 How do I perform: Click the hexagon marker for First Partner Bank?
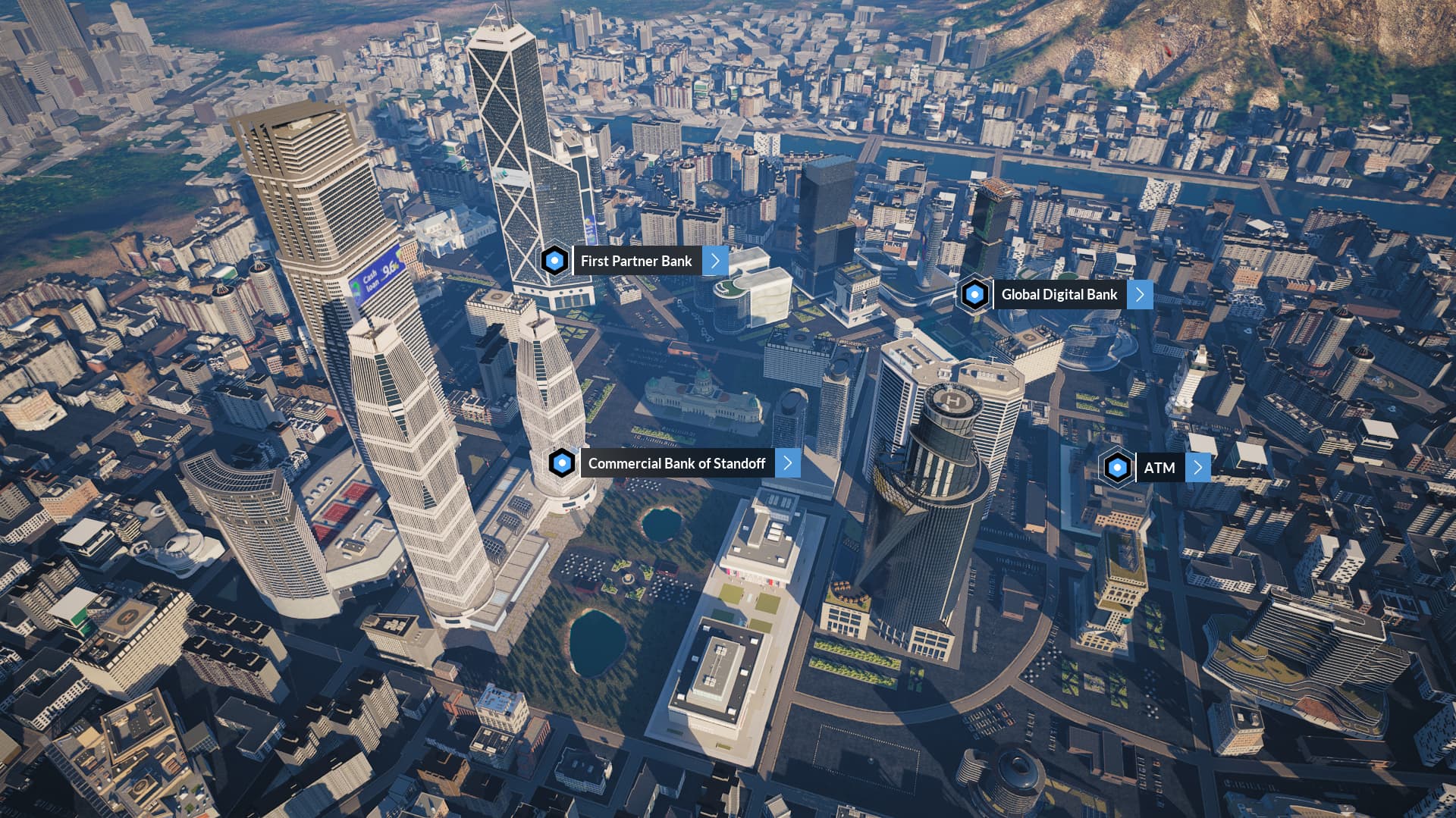tap(555, 261)
